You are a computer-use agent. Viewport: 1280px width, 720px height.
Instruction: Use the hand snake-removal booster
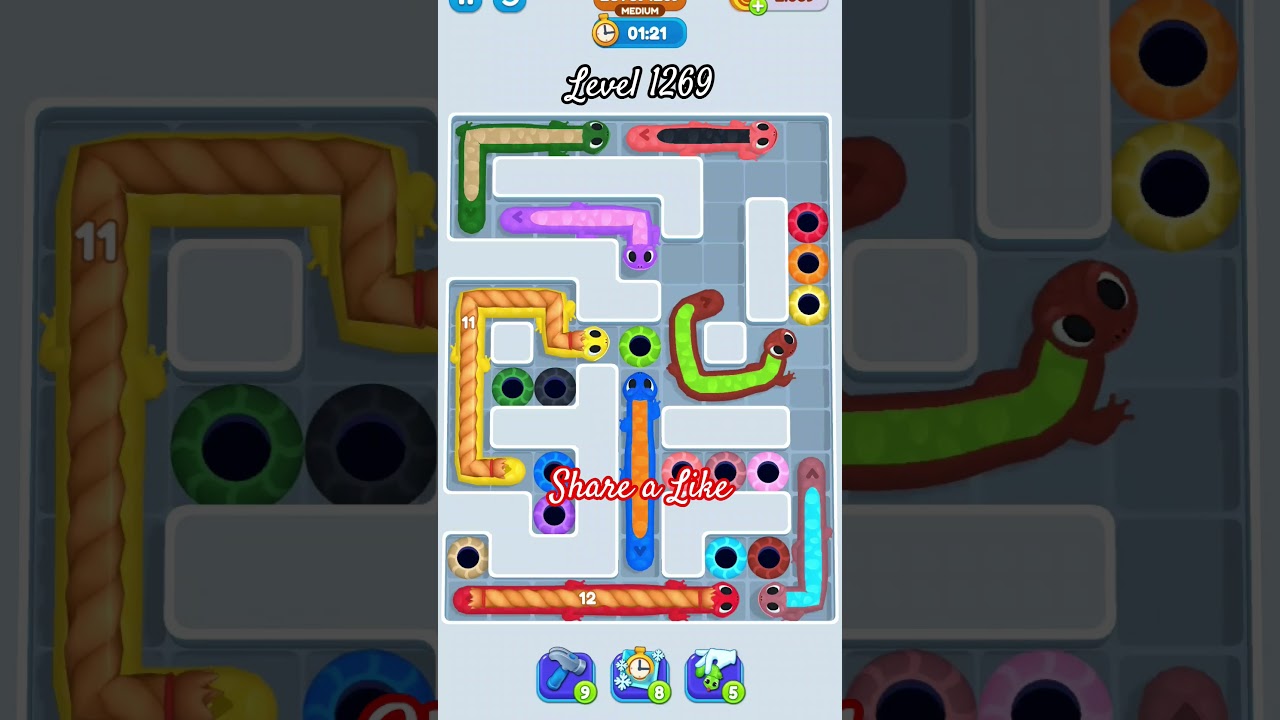tap(713, 674)
